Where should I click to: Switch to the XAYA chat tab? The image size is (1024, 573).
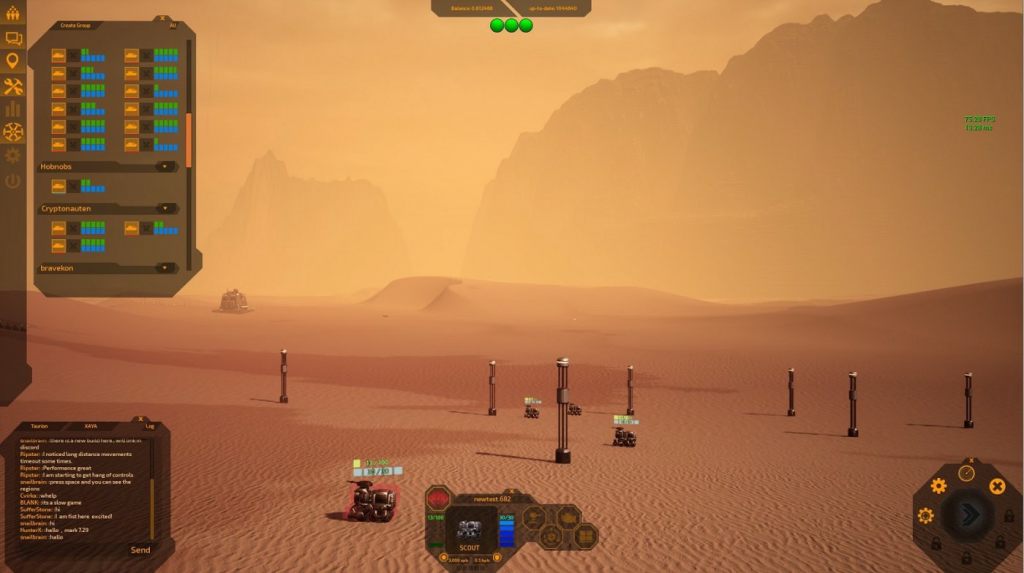[x=90, y=426]
